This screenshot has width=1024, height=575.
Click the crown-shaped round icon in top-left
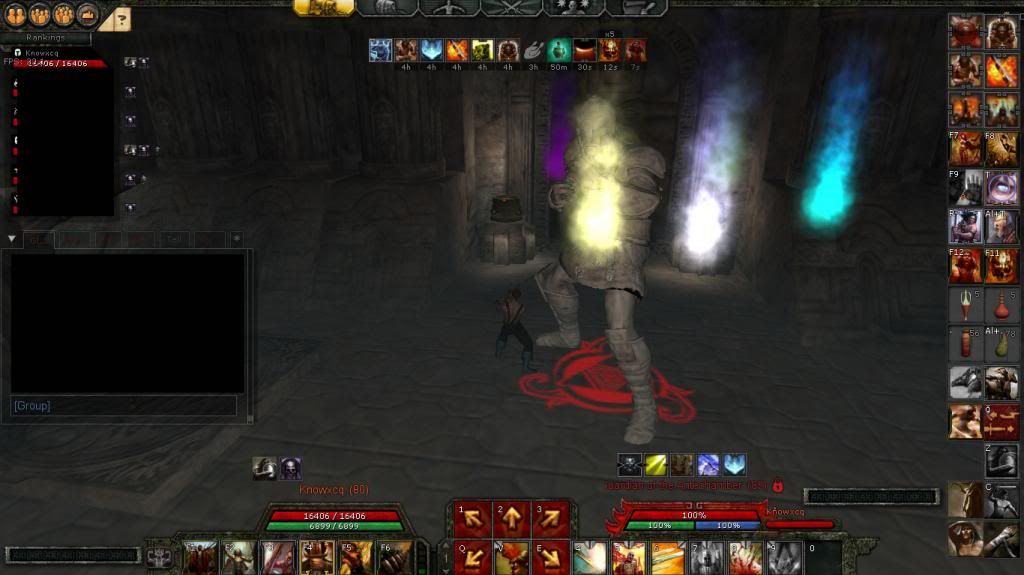(x=87, y=16)
